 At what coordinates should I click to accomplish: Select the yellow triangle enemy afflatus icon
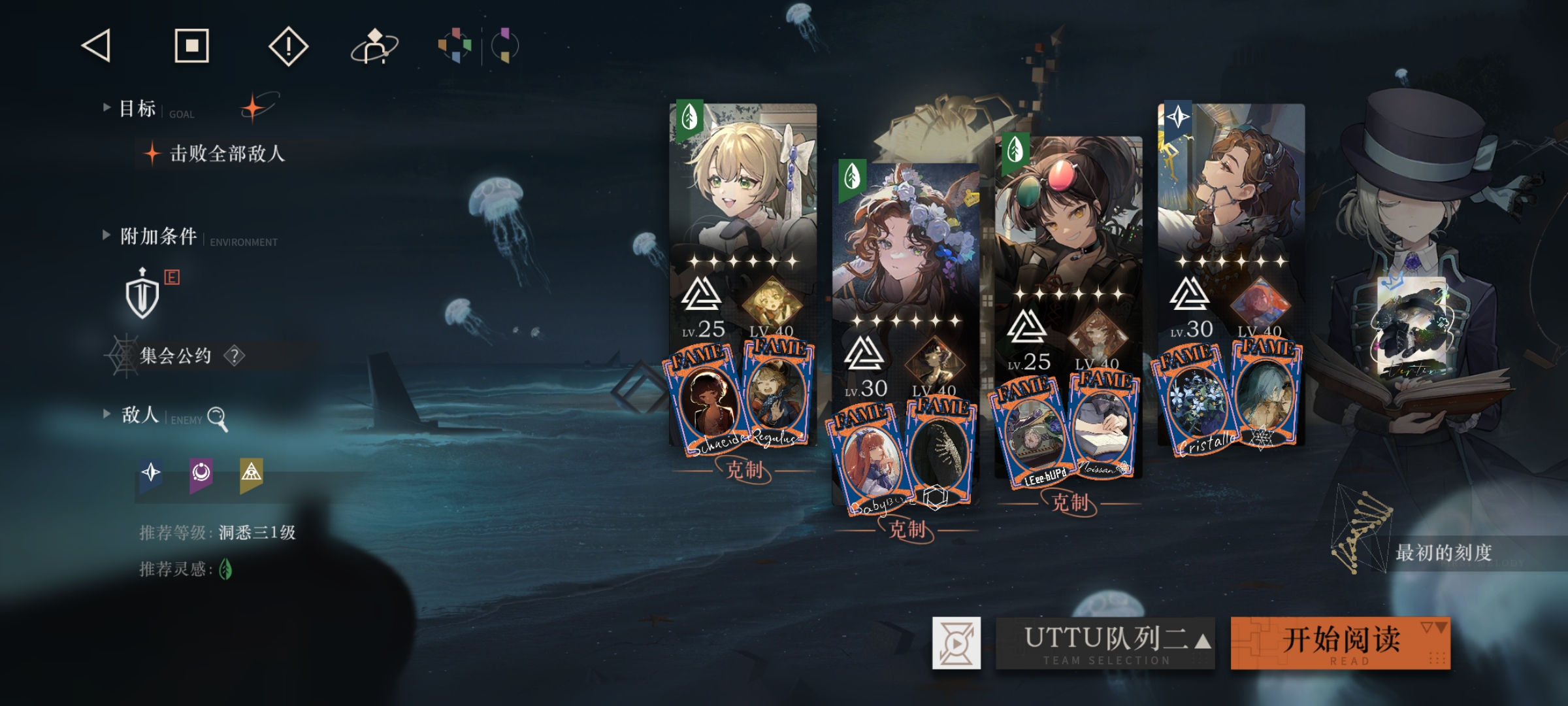252,473
